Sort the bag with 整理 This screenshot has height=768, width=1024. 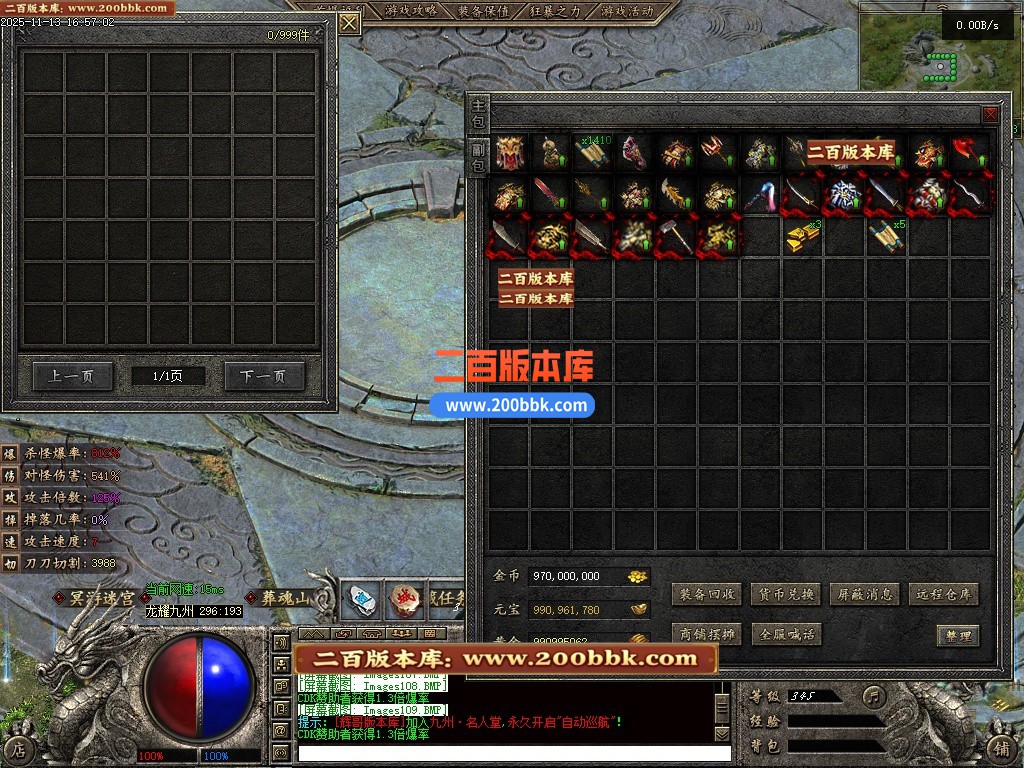click(957, 635)
